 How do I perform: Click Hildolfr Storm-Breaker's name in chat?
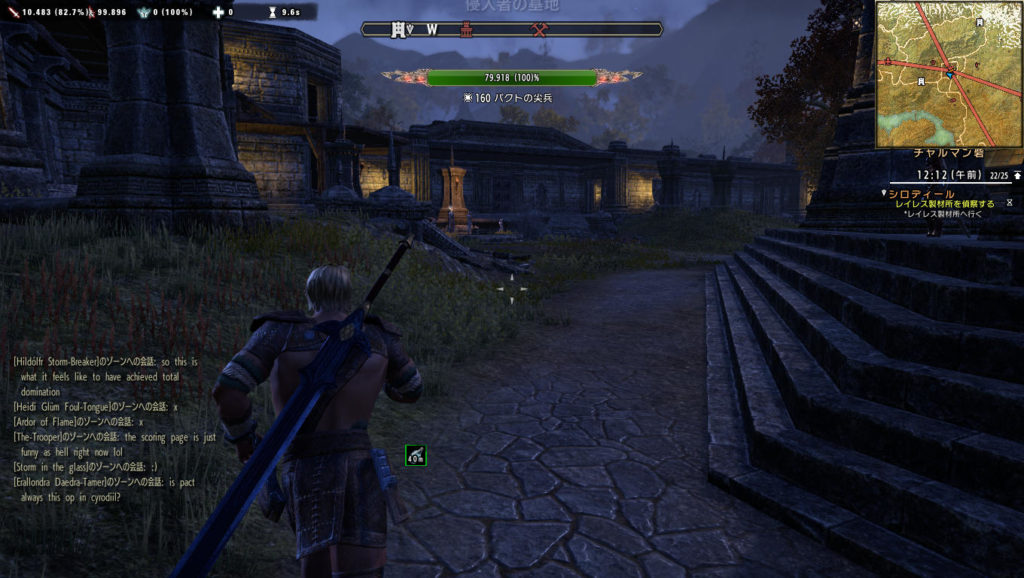[62, 360]
